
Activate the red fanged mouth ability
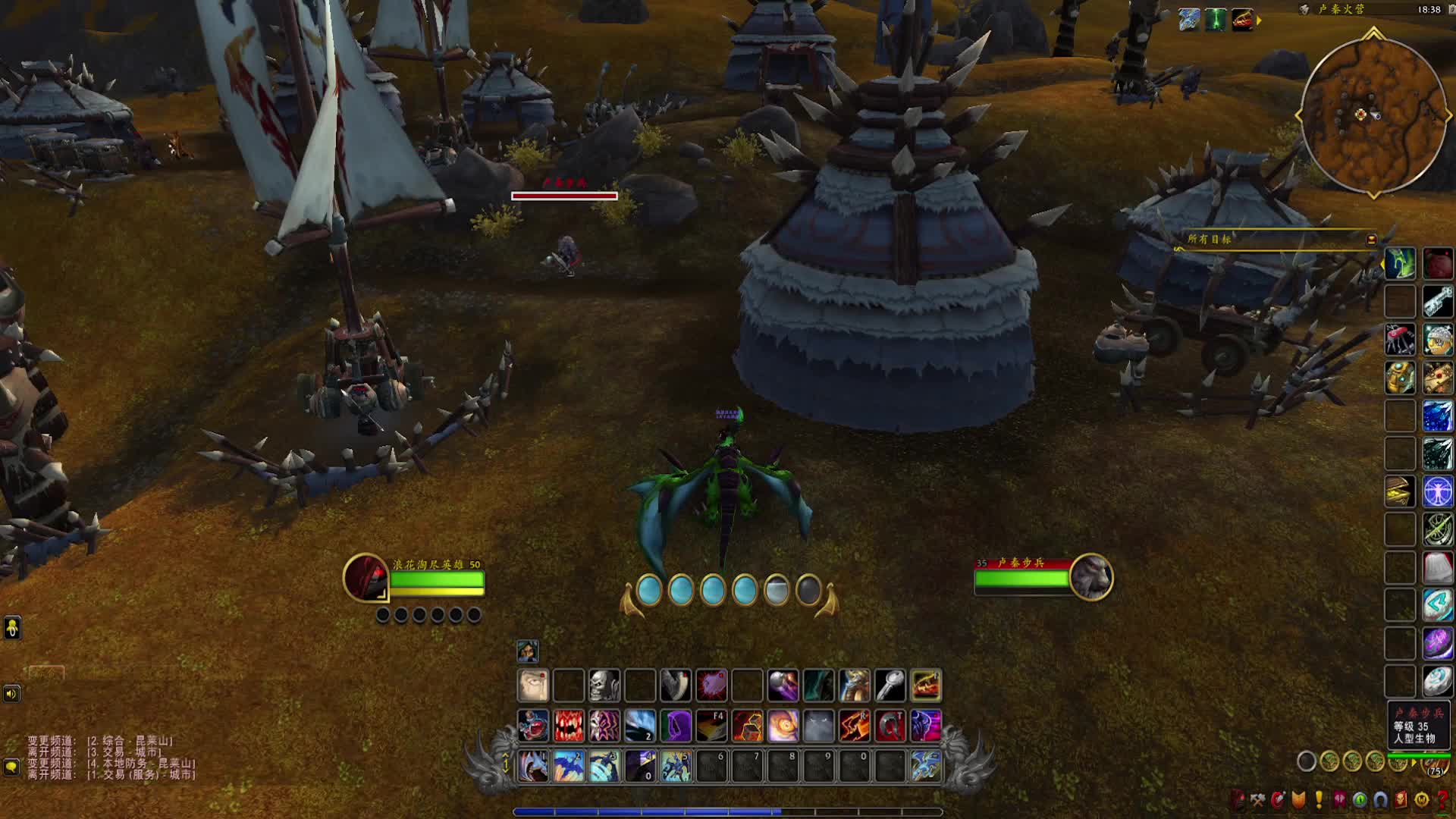click(x=569, y=726)
